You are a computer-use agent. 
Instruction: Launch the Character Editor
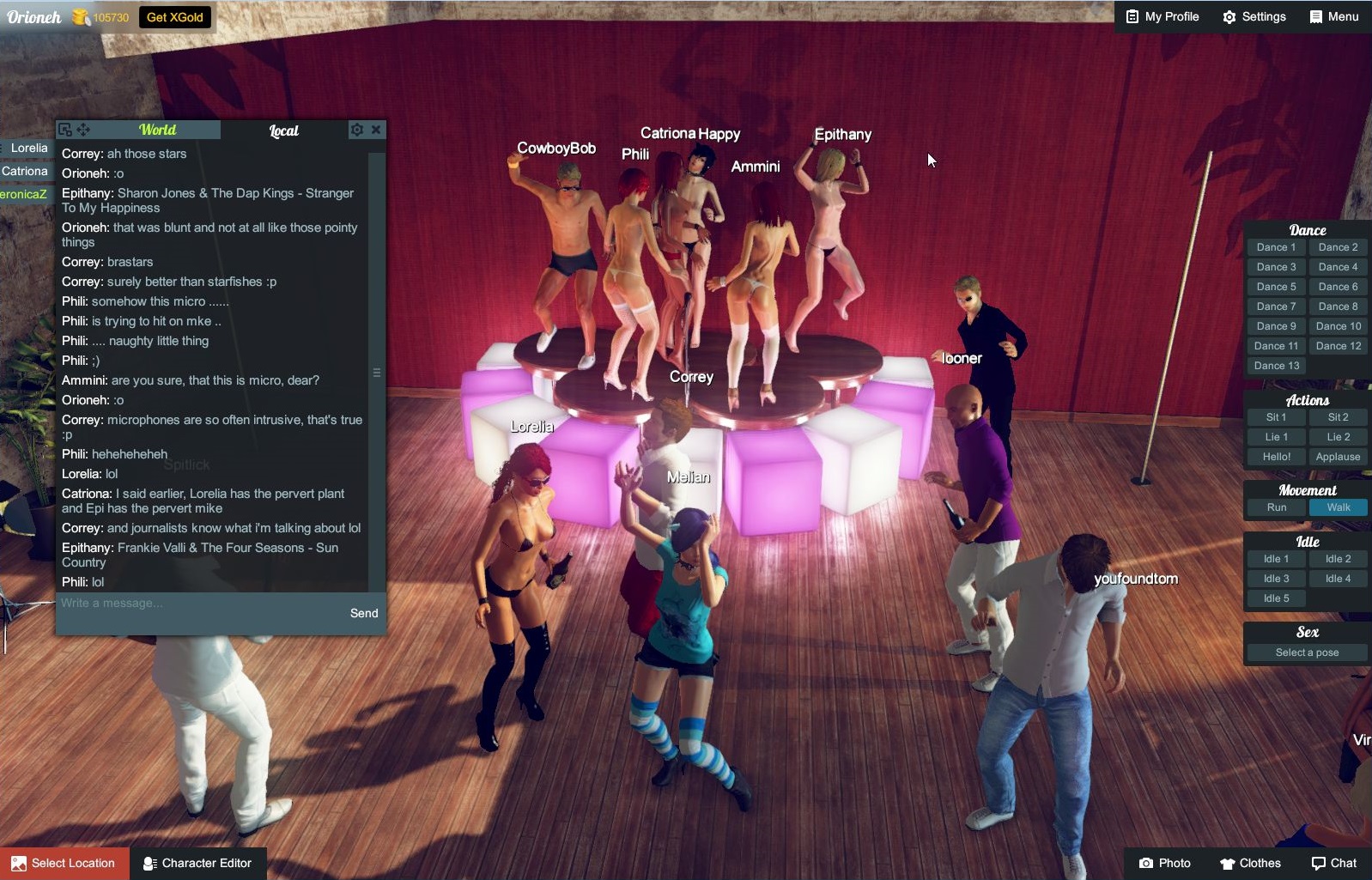(198, 863)
